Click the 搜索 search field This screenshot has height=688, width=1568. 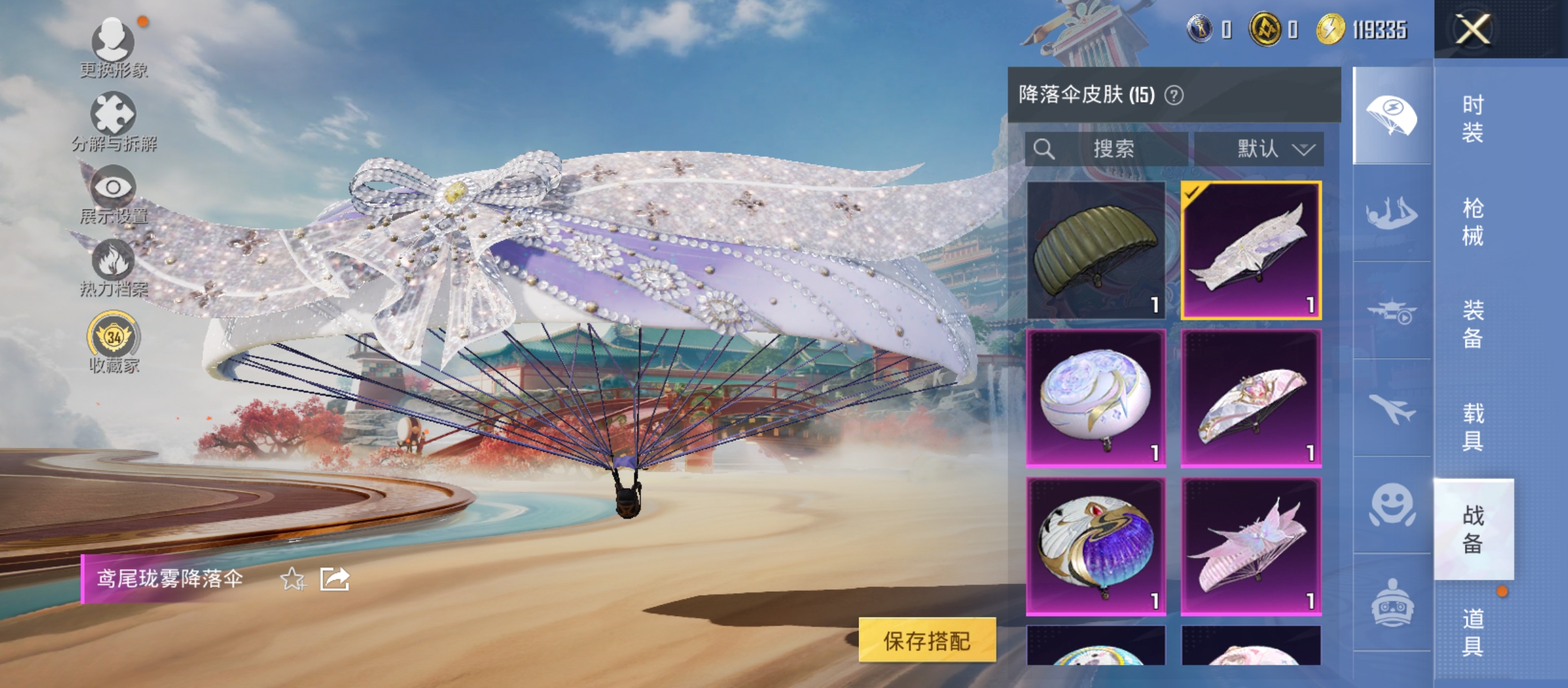tap(1112, 149)
